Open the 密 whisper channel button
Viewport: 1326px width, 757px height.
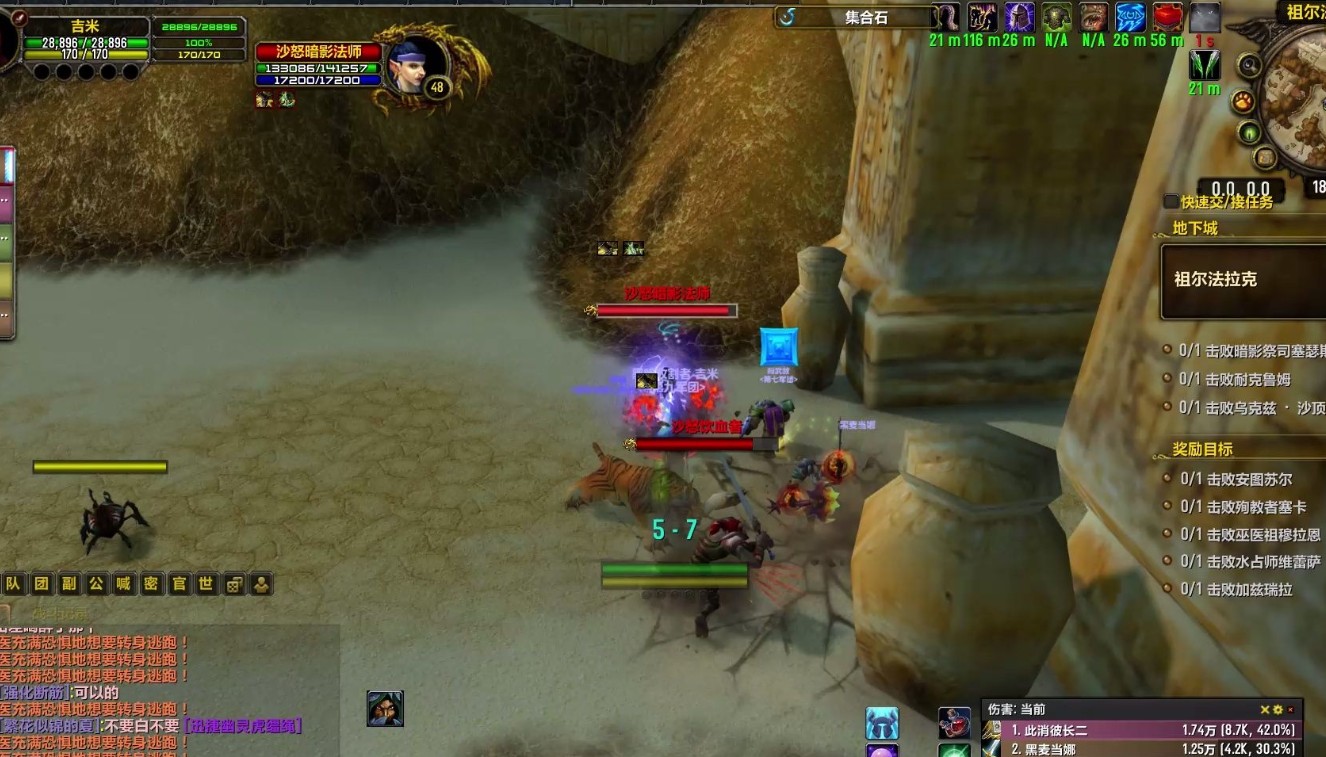click(x=151, y=584)
